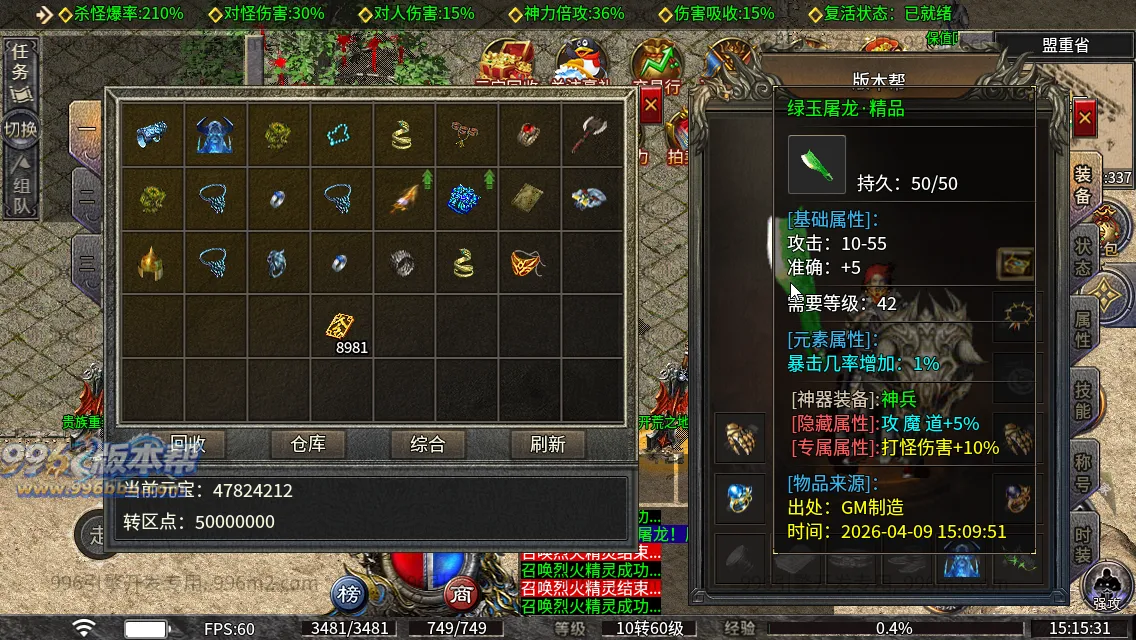1136x640 pixels.
Task: Toggle the 切换 switch button
Action: pos(20,129)
